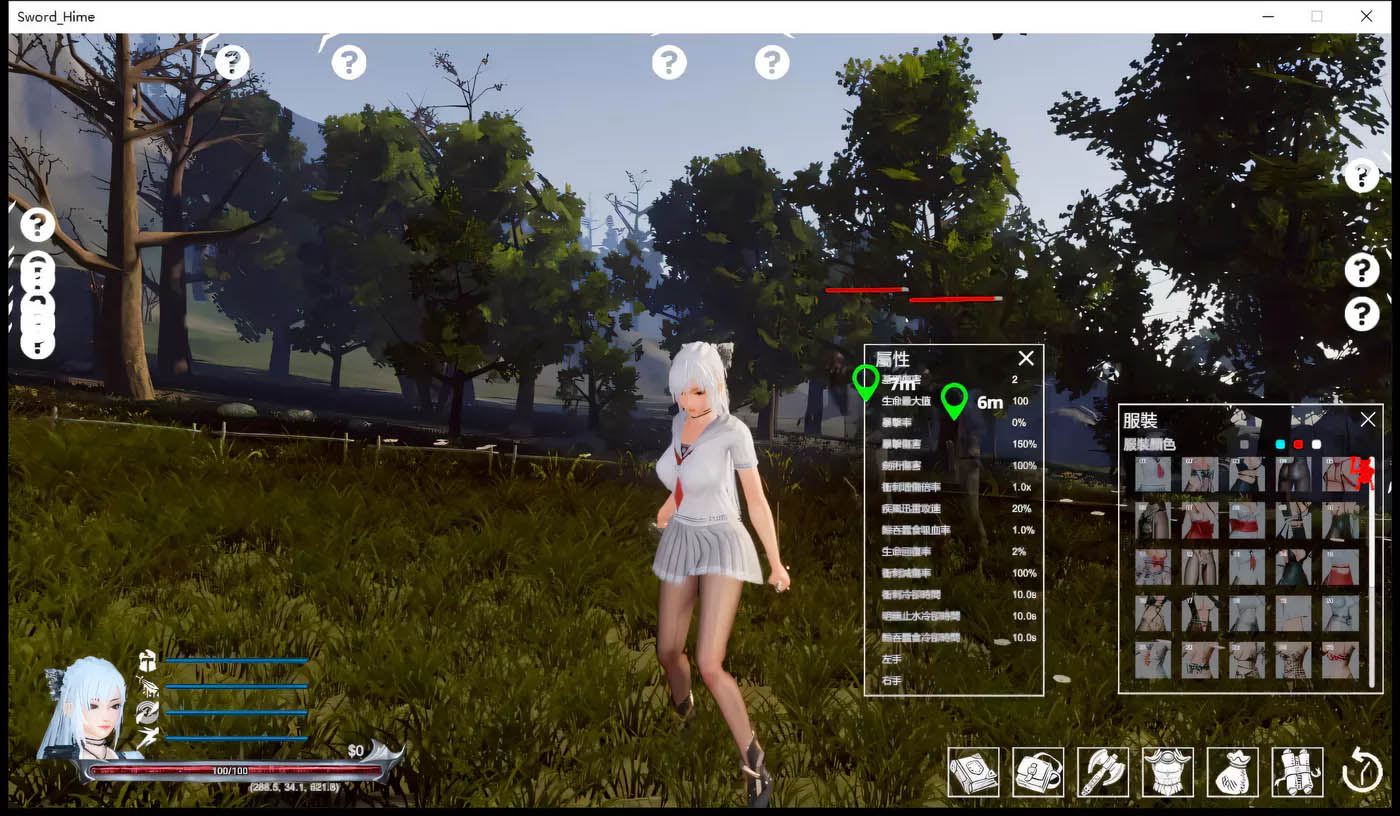Close the 服裝 clothing panel
The width and height of the screenshot is (1400, 816).
pyautogui.click(x=1367, y=419)
